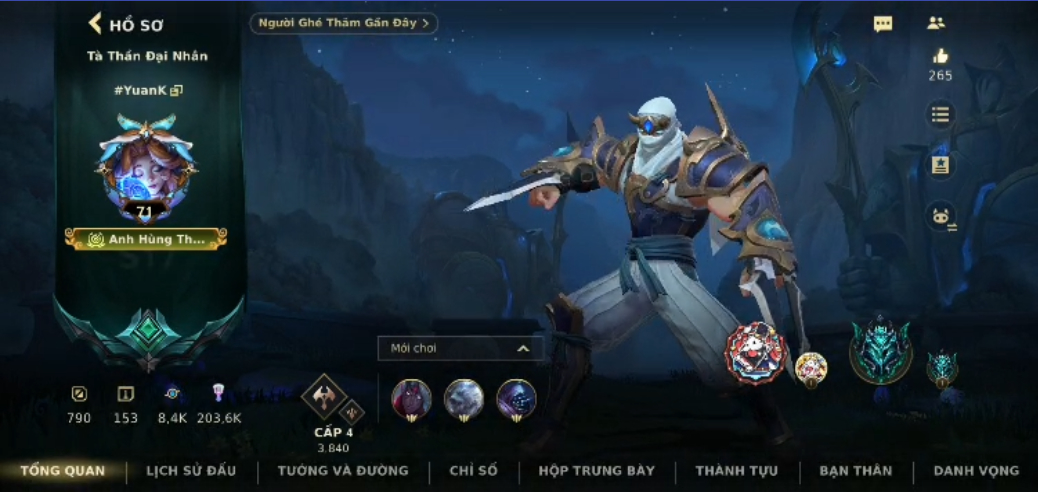
Task: Copy the #YuanK player tag
Action: pos(177,91)
